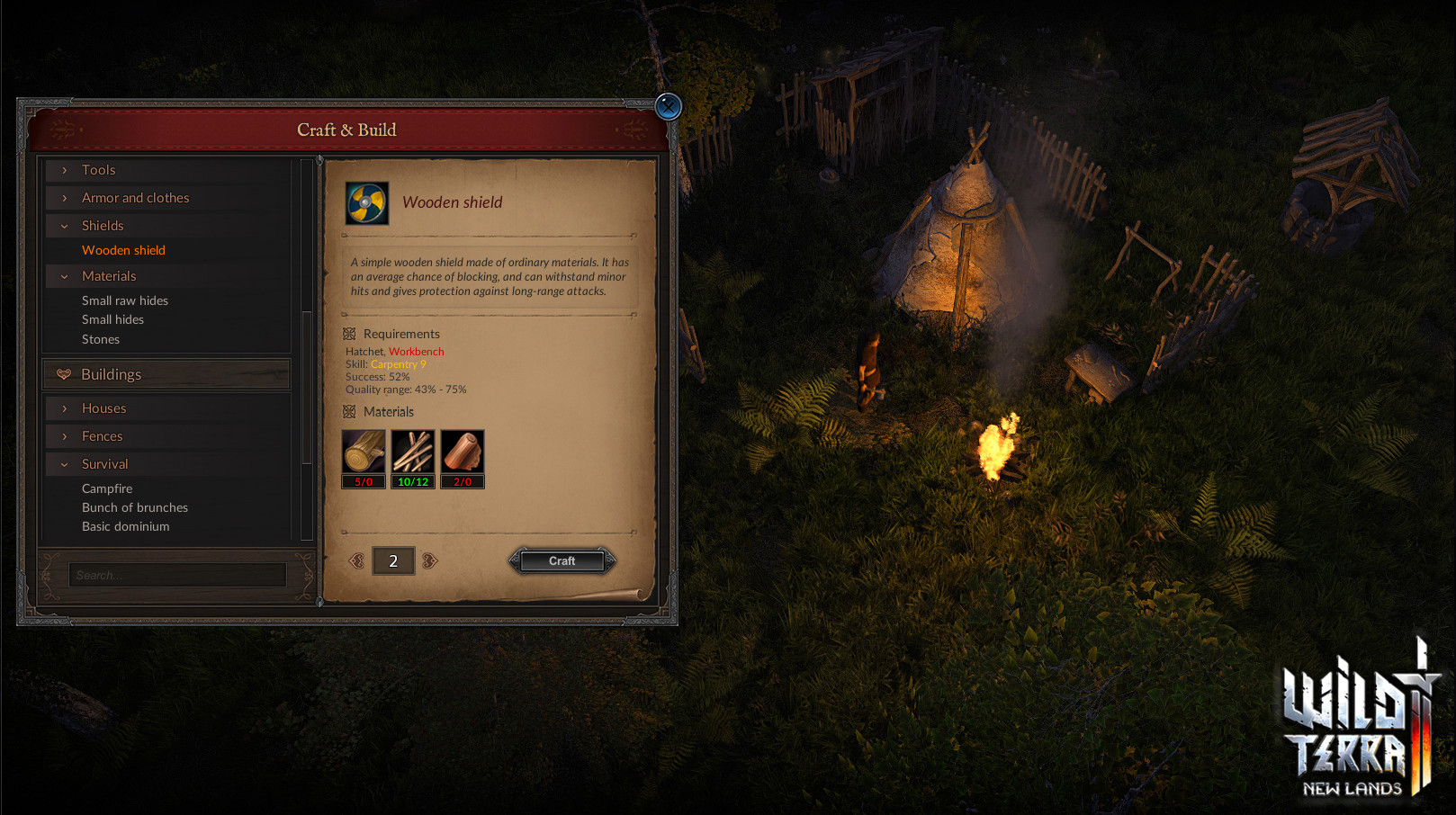Select the Wooden shield recipe entry

click(x=123, y=249)
